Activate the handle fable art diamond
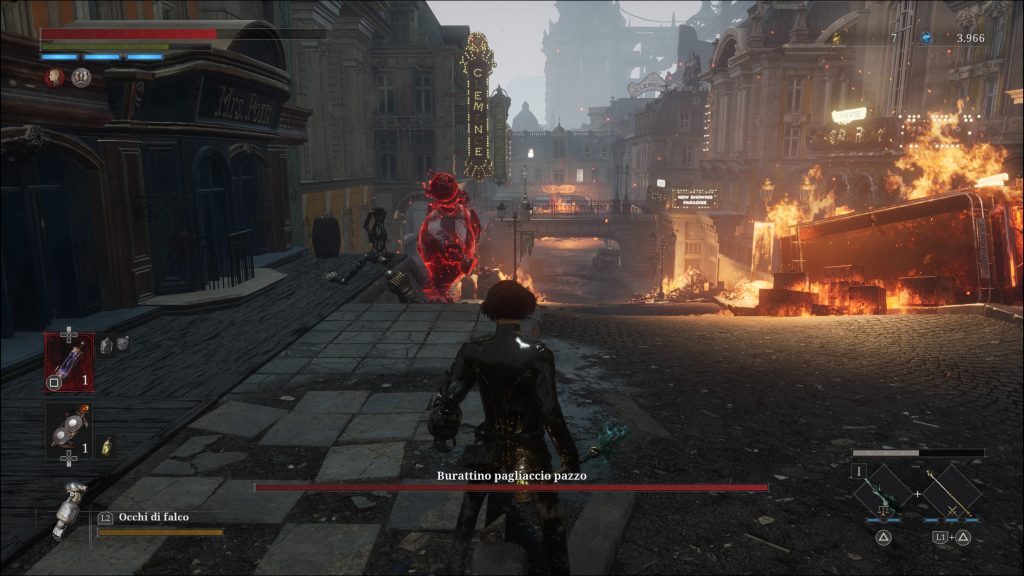 951,491
